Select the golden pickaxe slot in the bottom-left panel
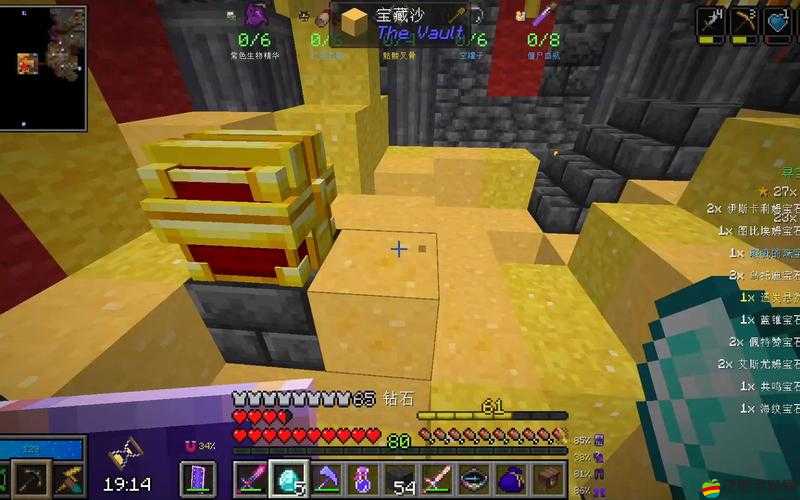The image size is (800, 500). (68, 478)
